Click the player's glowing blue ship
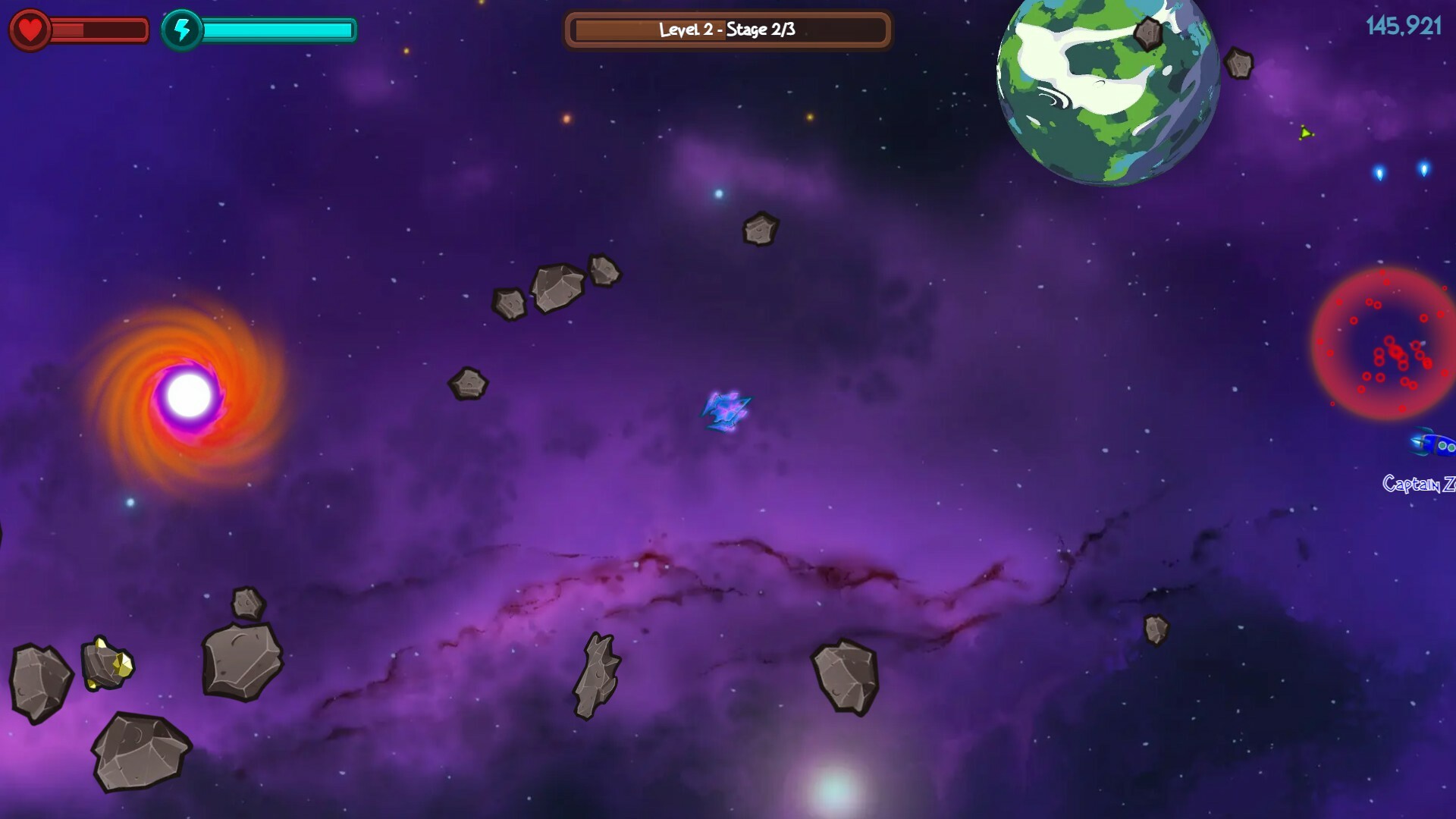Viewport: 1456px width, 819px height. 726,411
